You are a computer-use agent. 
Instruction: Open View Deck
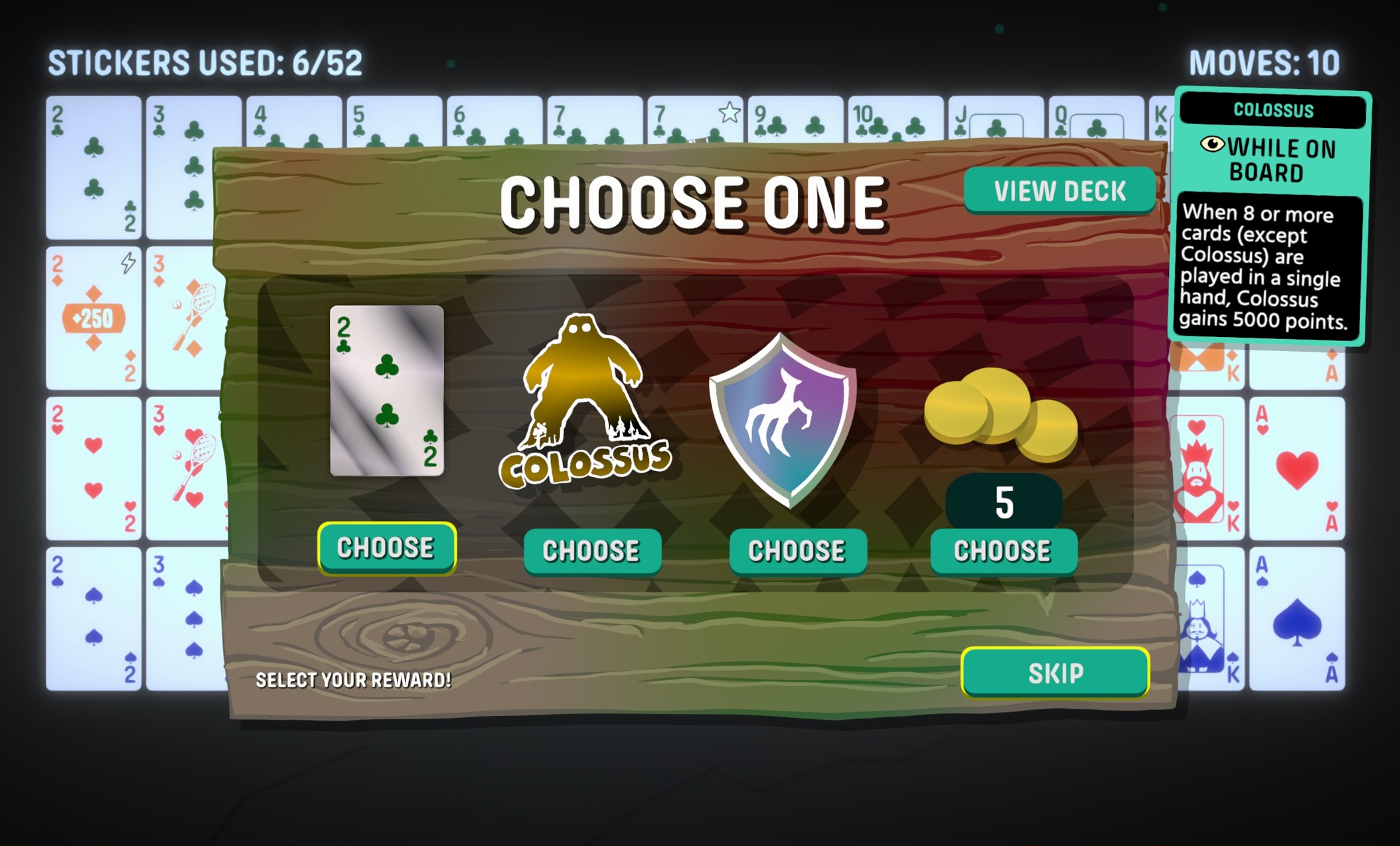coord(1059,191)
